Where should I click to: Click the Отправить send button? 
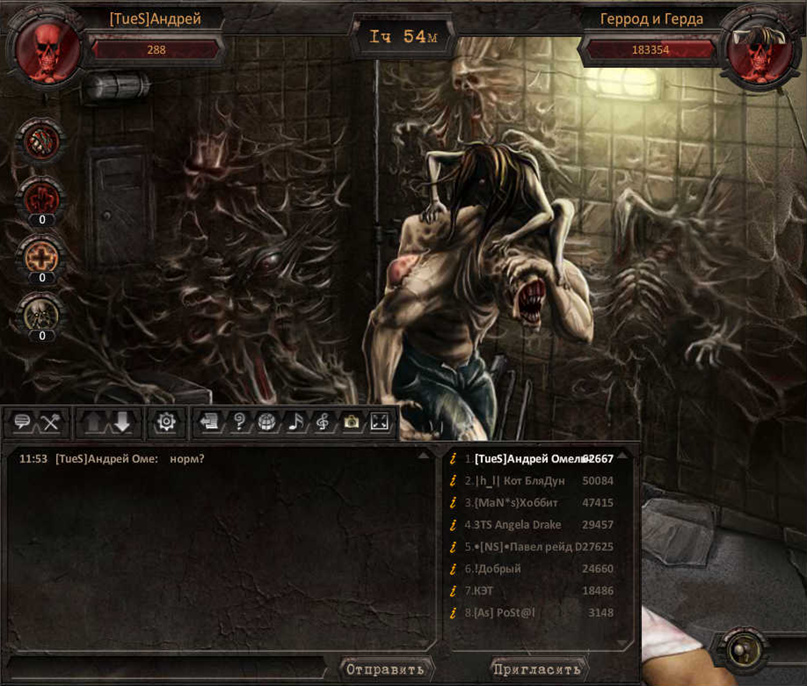coord(385,668)
